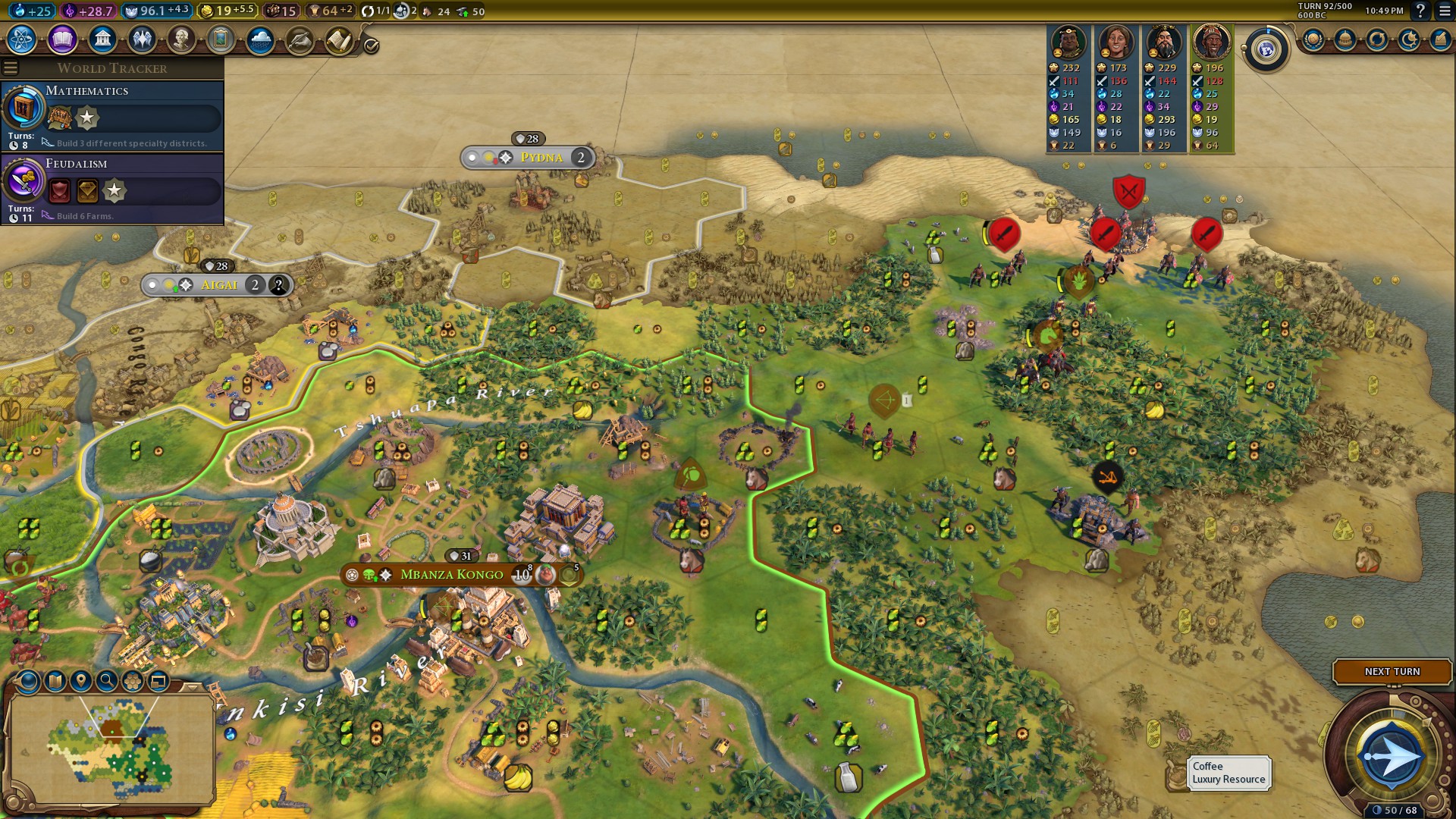Select the Feudalism civic entry
This screenshot has height=819, width=1456.
[x=112, y=188]
